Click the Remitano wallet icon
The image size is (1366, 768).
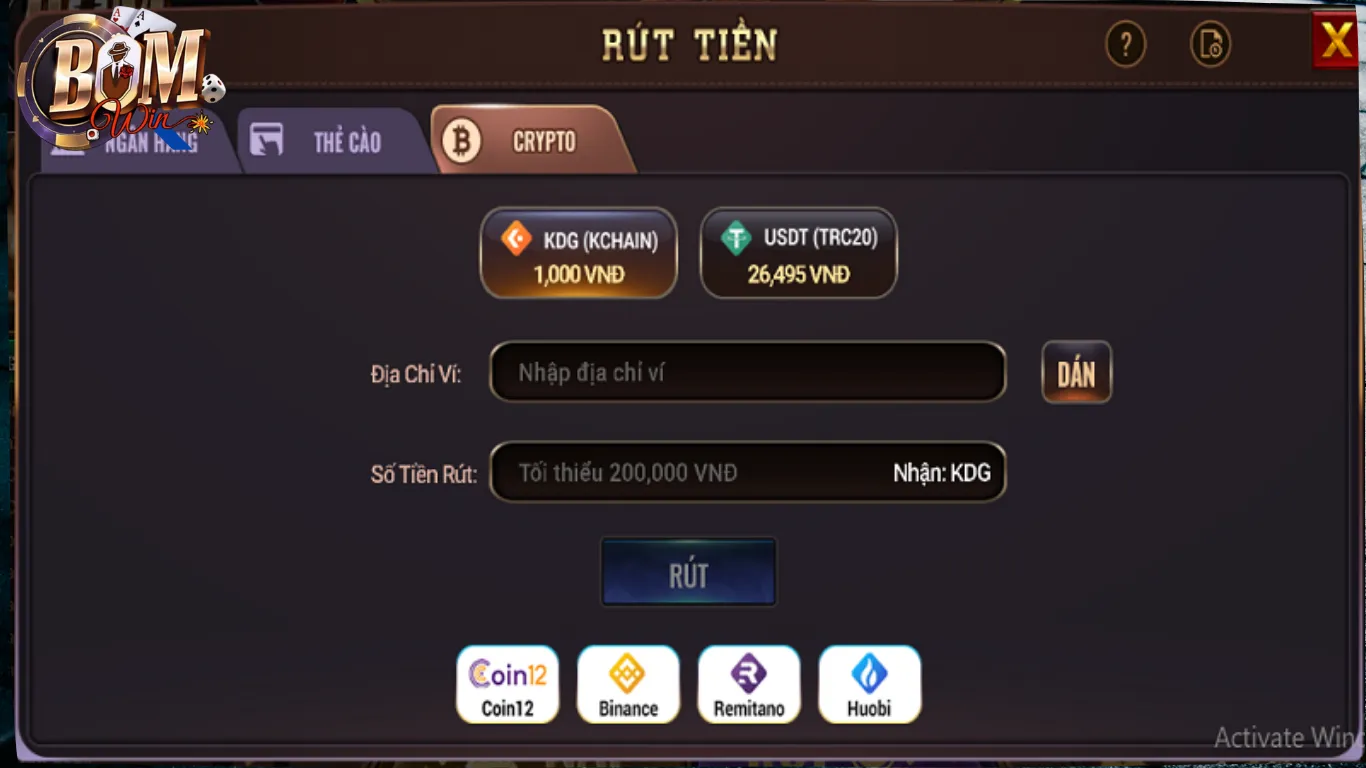[748, 684]
